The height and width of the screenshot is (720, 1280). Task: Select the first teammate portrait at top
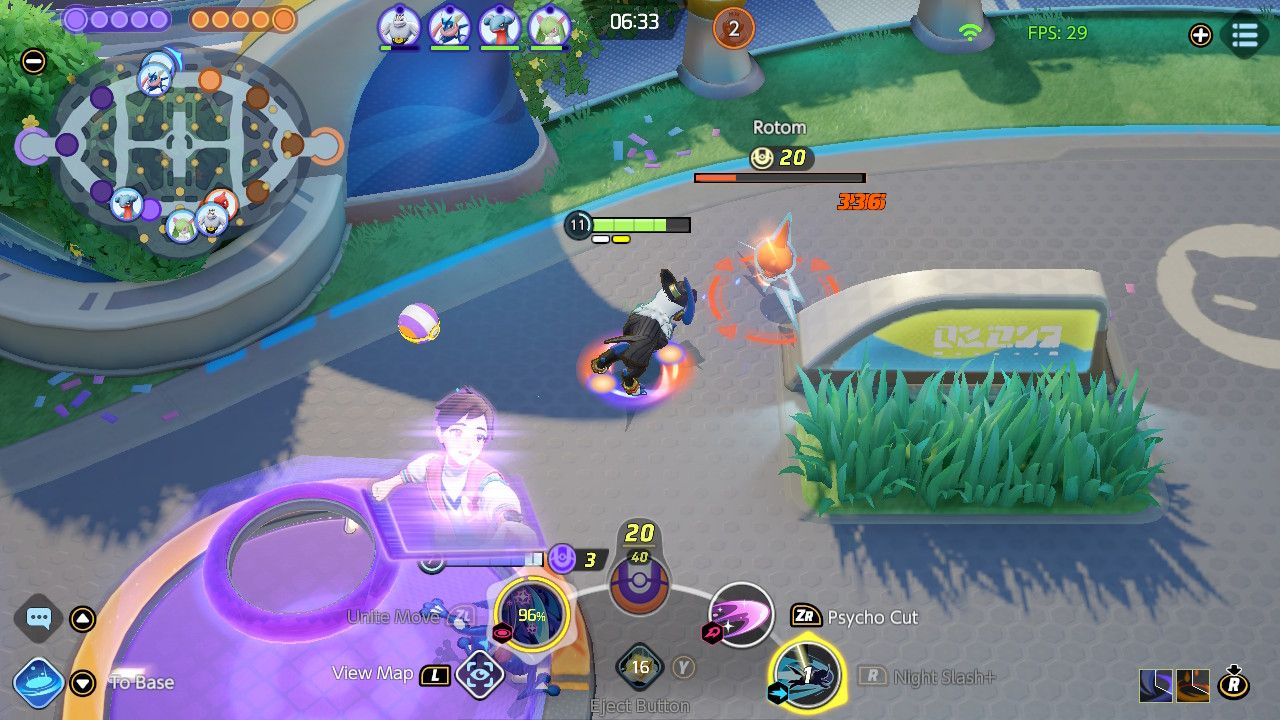click(x=398, y=27)
